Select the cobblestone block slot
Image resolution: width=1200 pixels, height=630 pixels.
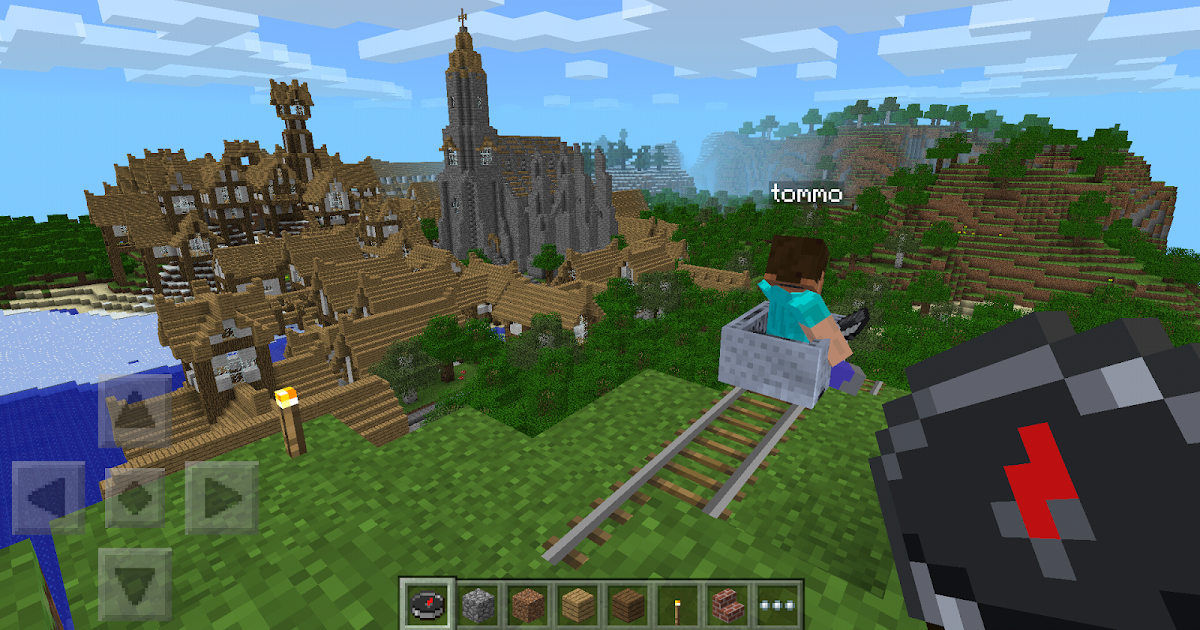[x=477, y=605]
